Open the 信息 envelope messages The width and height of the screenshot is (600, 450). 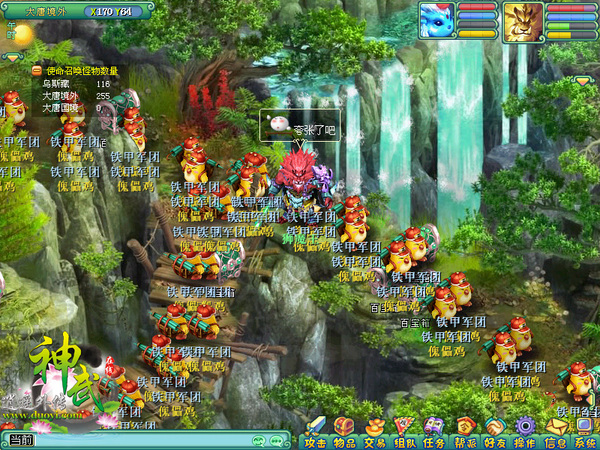(554, 431)
